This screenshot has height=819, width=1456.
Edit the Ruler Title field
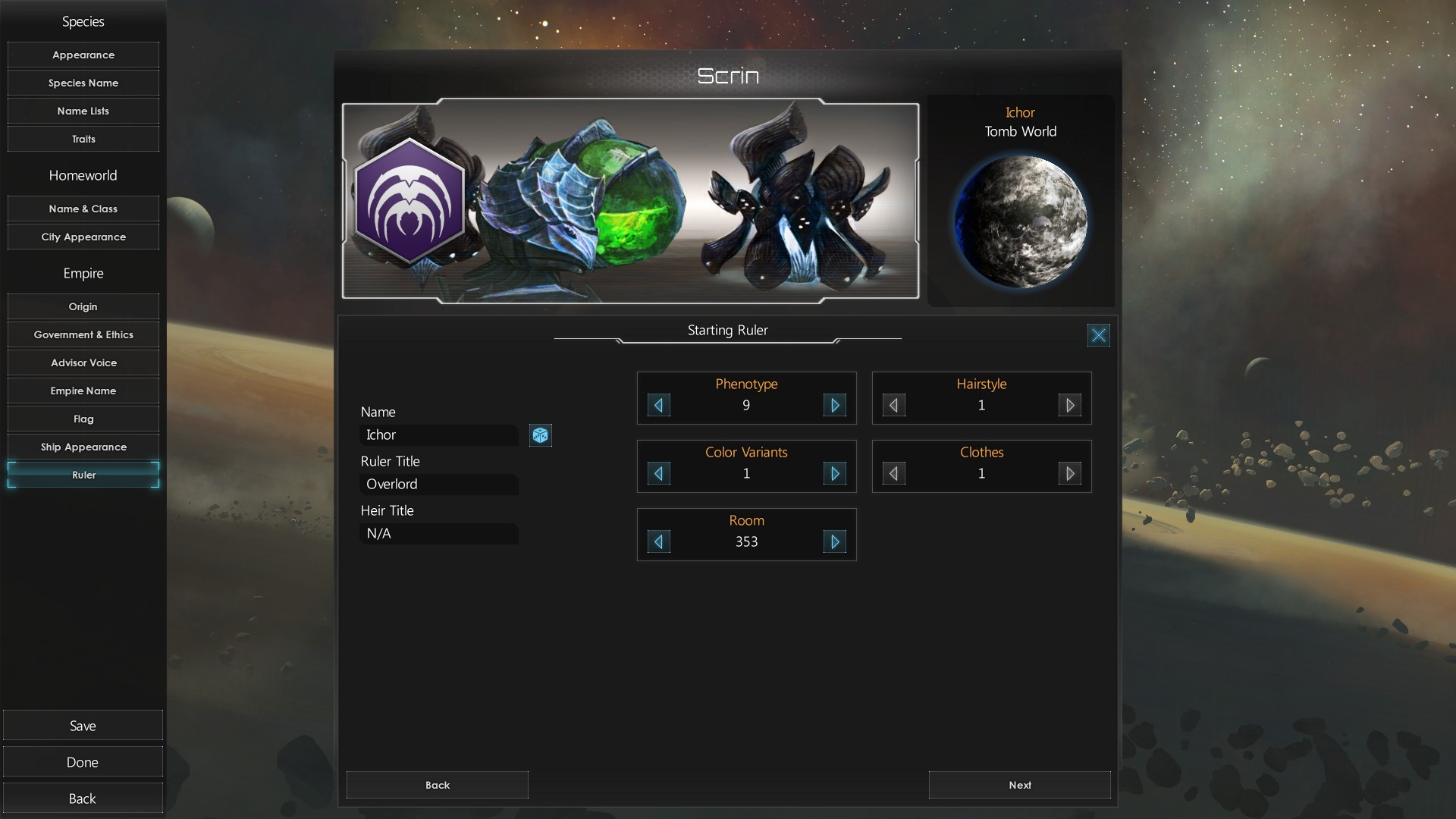pos(438,485)
